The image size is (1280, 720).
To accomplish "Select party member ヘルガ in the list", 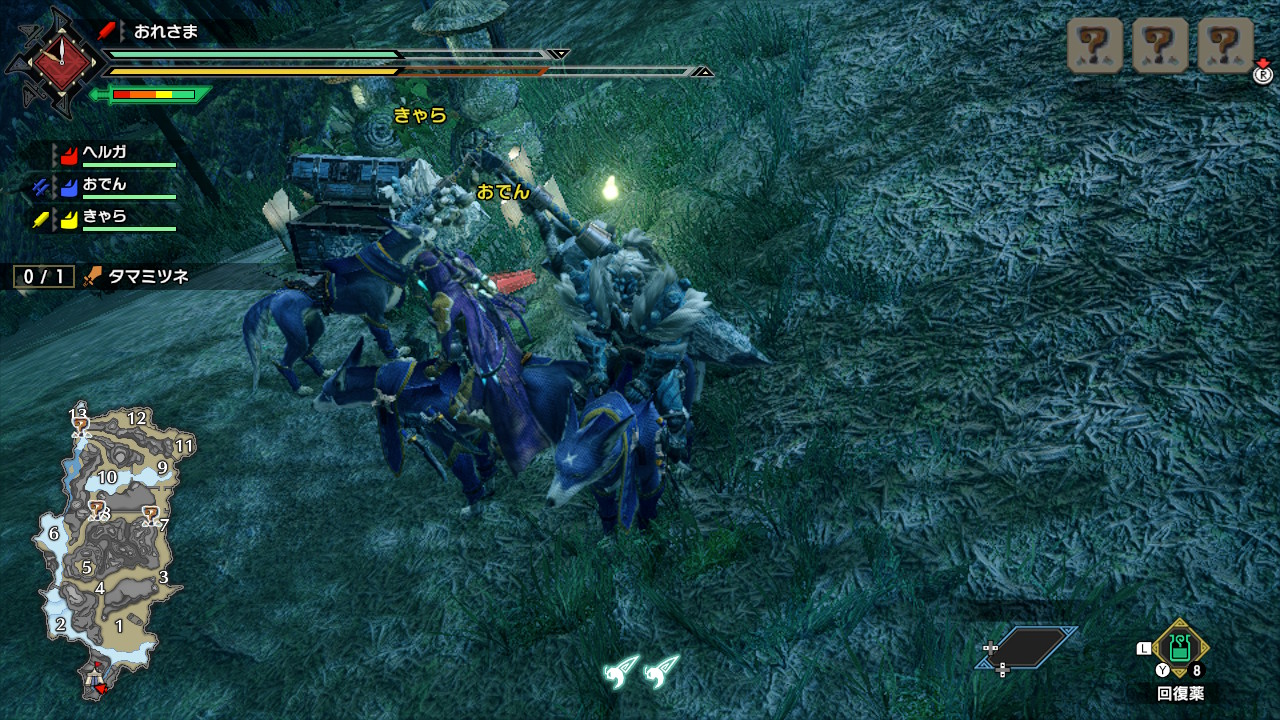I will pyautogui.click(x=104, y=153).
